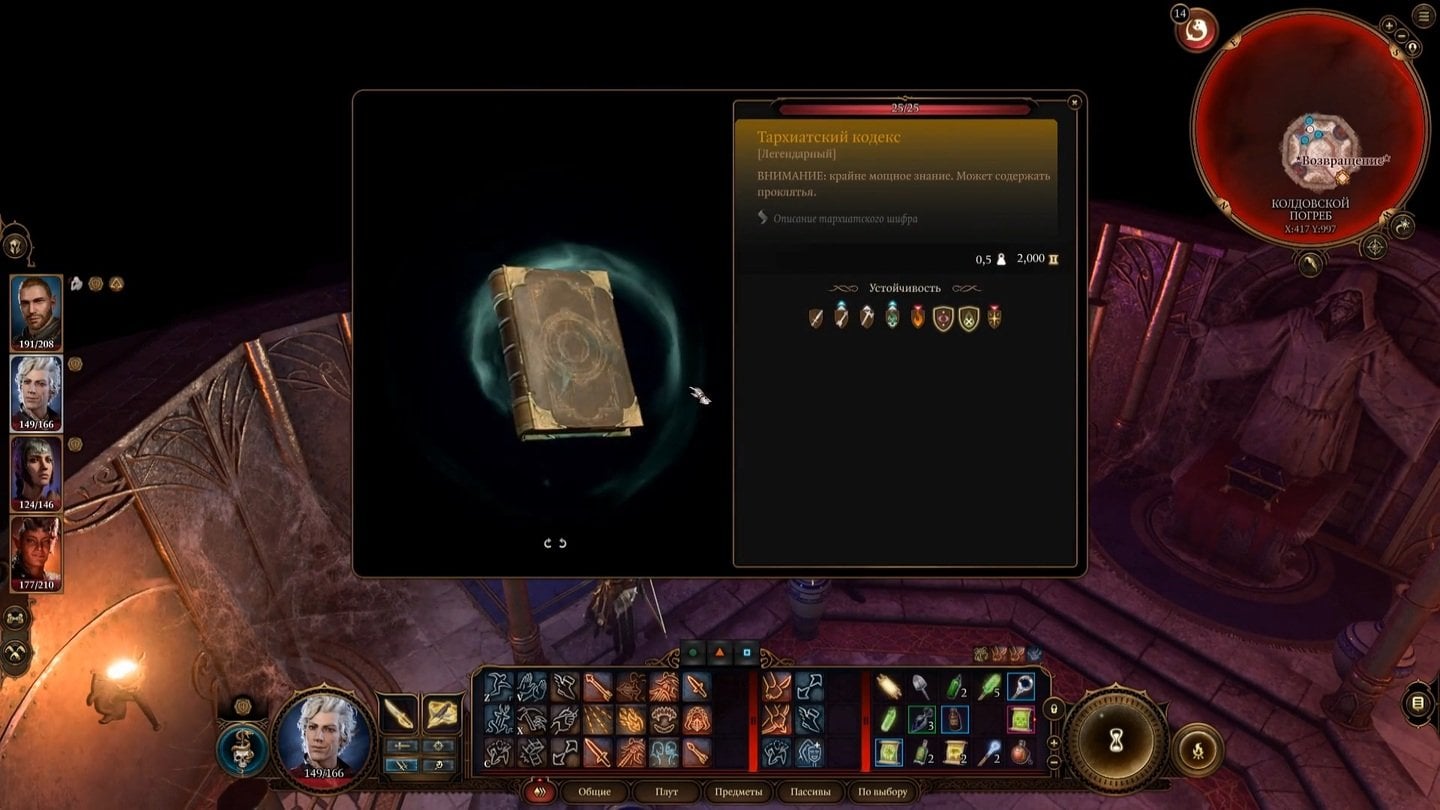1440x810 pixels.
Task: Switch hotbar to the Плут tab
Action: pos(666,792)
